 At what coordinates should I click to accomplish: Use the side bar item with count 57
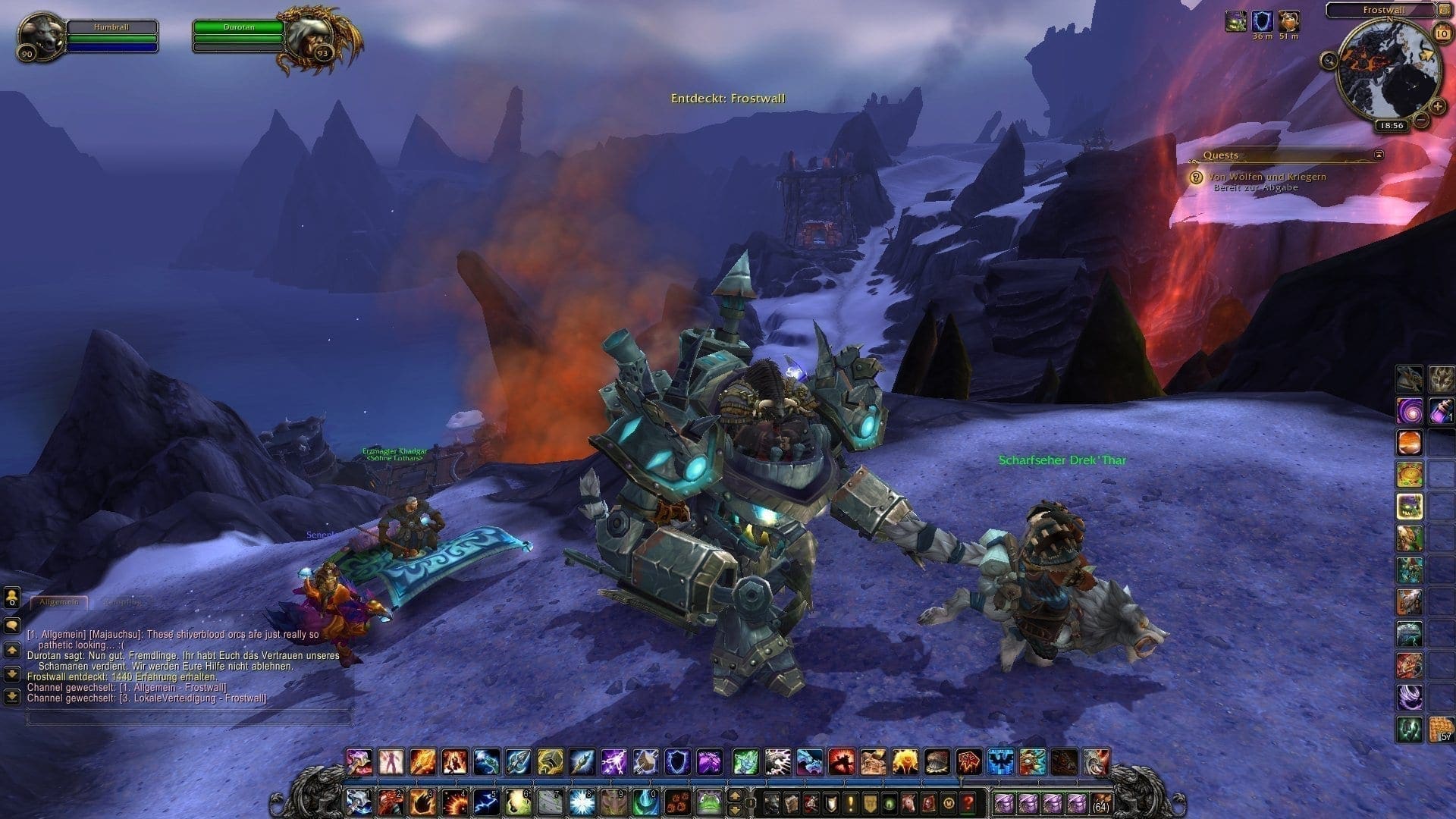[x=1440, y=729]
